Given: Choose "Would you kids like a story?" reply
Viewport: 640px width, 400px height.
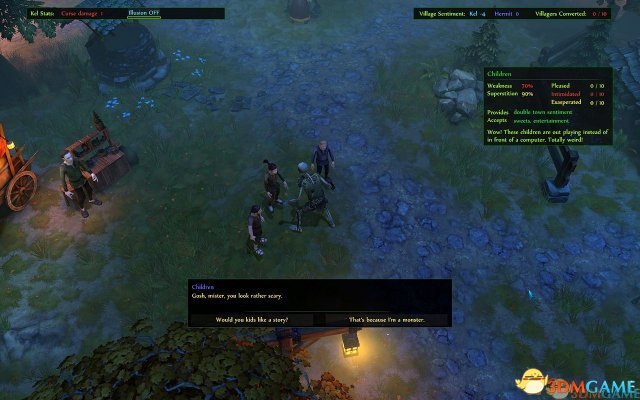Looking at the screenshot, I should pos(253,319).
